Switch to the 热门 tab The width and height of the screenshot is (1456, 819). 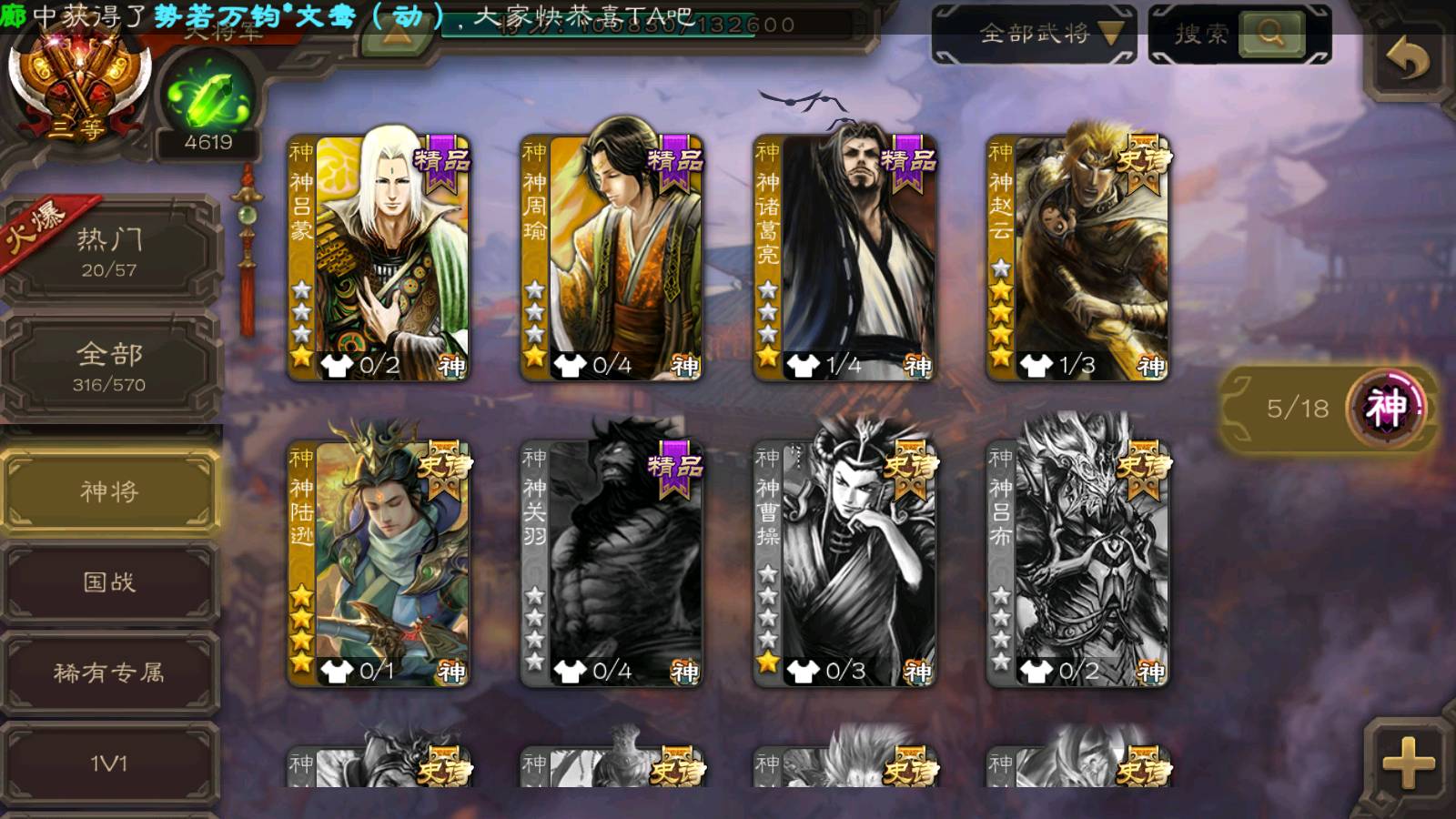click(x=109, y=252)
